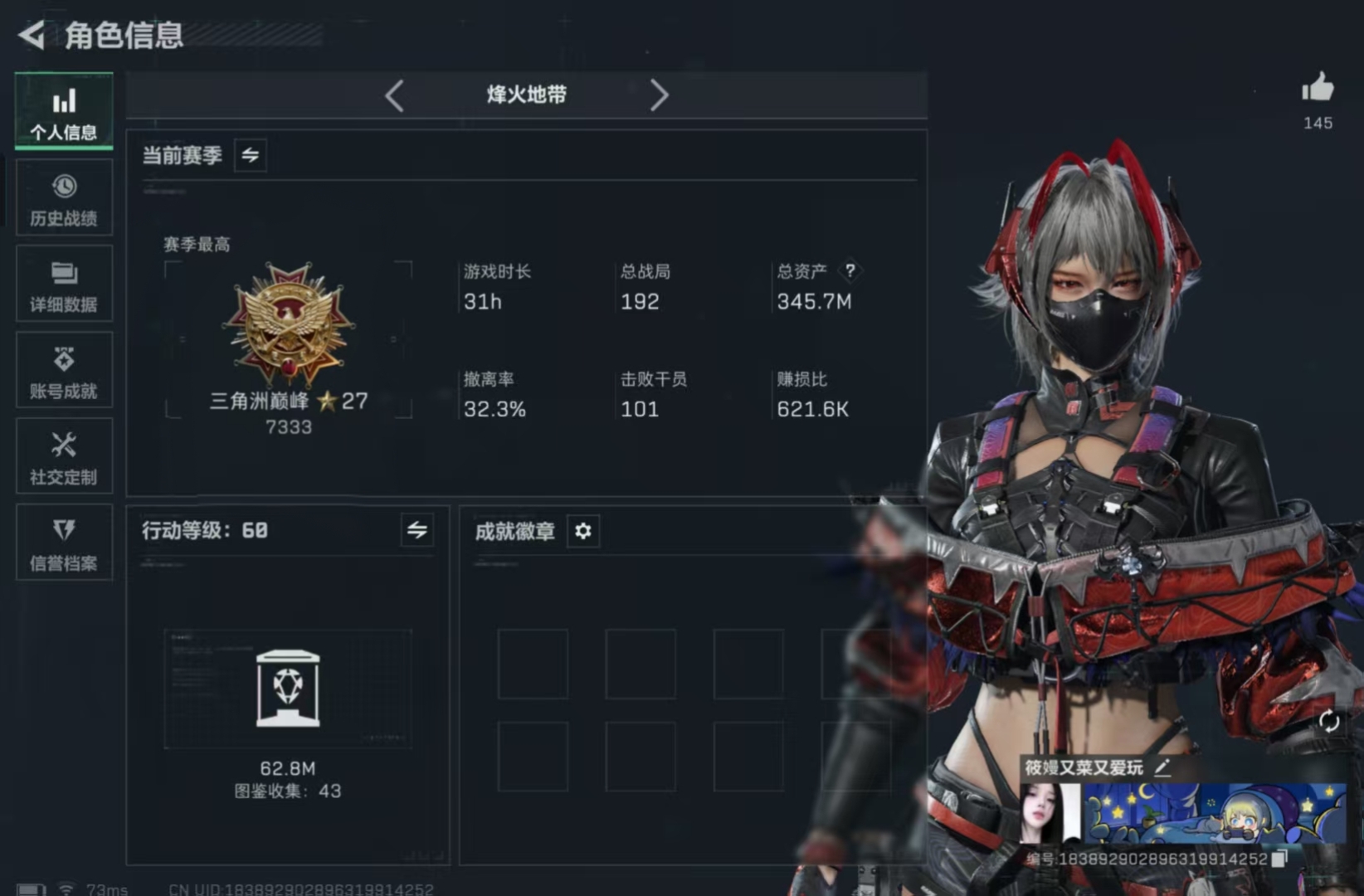Image resolution: width=1364 pixels, height=896 pixels.
Task: Go to next mode with right arrow
Action: (660, 95)
